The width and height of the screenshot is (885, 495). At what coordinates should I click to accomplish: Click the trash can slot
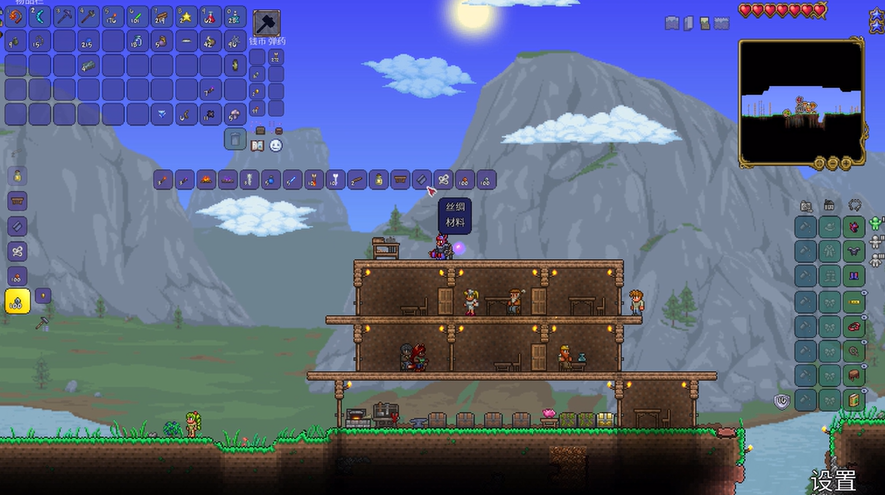(235, 139)
